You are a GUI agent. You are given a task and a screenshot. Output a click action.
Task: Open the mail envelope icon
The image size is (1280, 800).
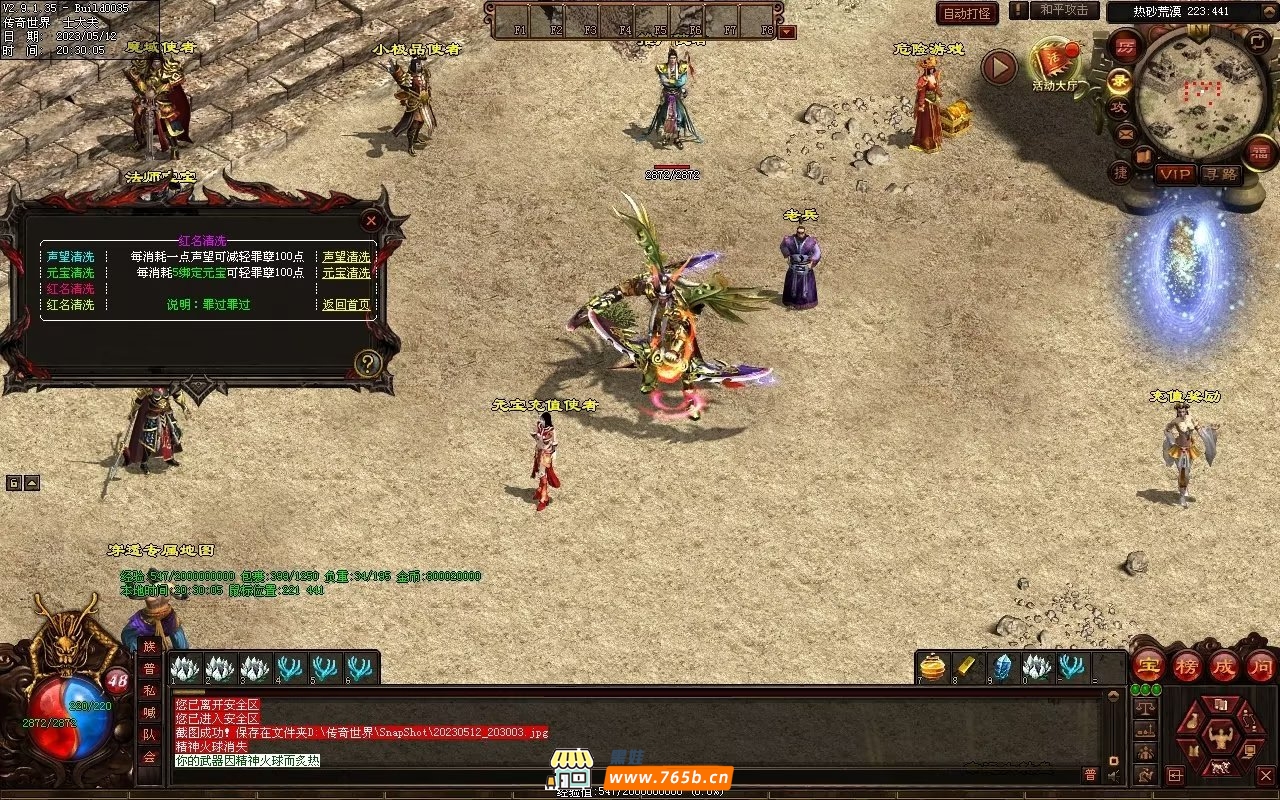(1126, 133)
